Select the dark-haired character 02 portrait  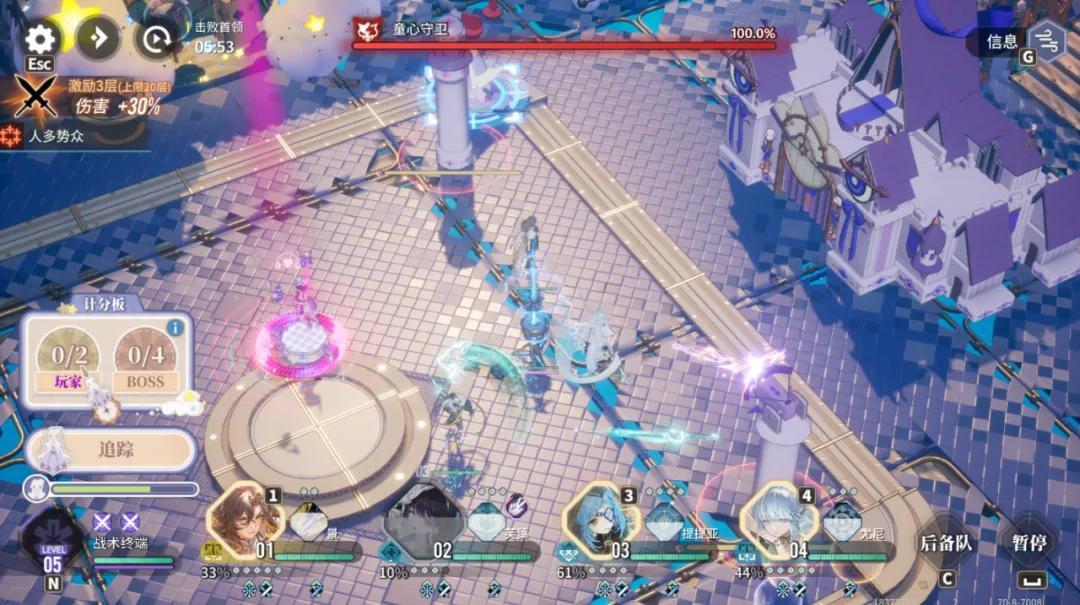pyautogui.click(x=419, y=523)
